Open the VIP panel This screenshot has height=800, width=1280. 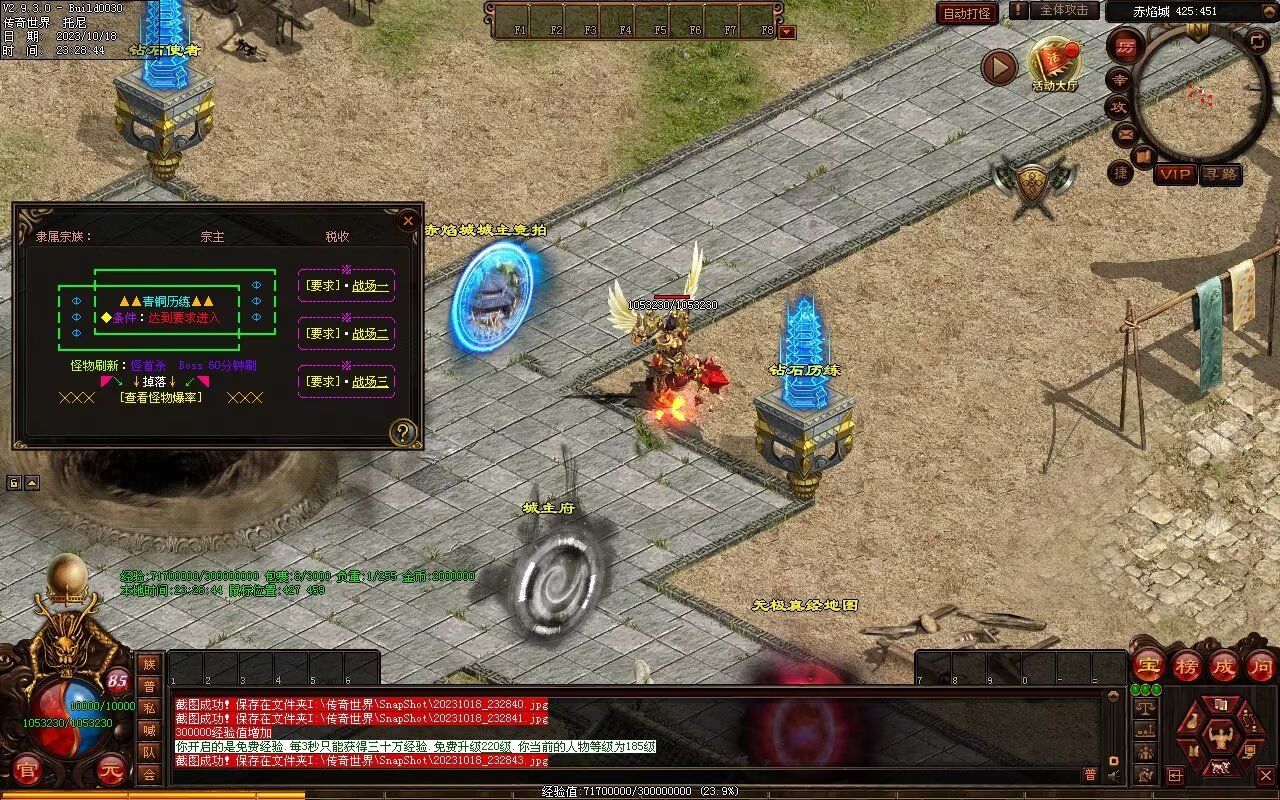1176,174
